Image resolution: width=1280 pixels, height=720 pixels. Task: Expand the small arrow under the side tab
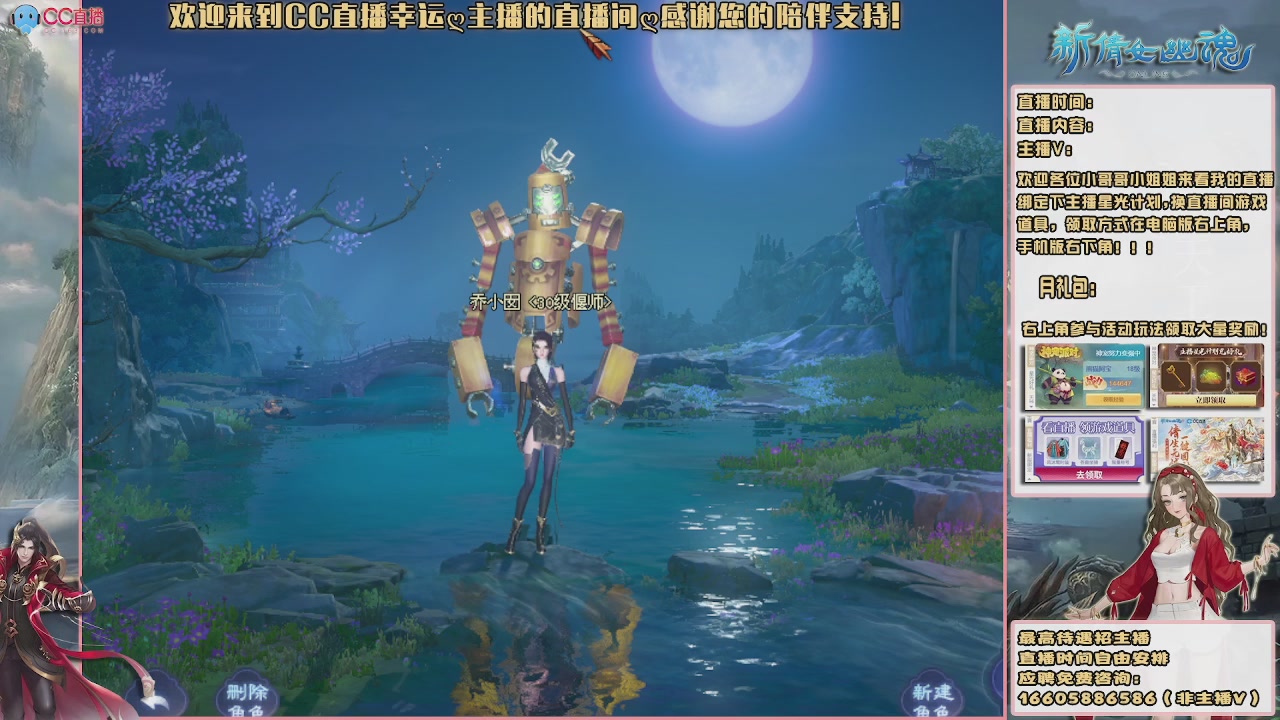[1031, 406]
